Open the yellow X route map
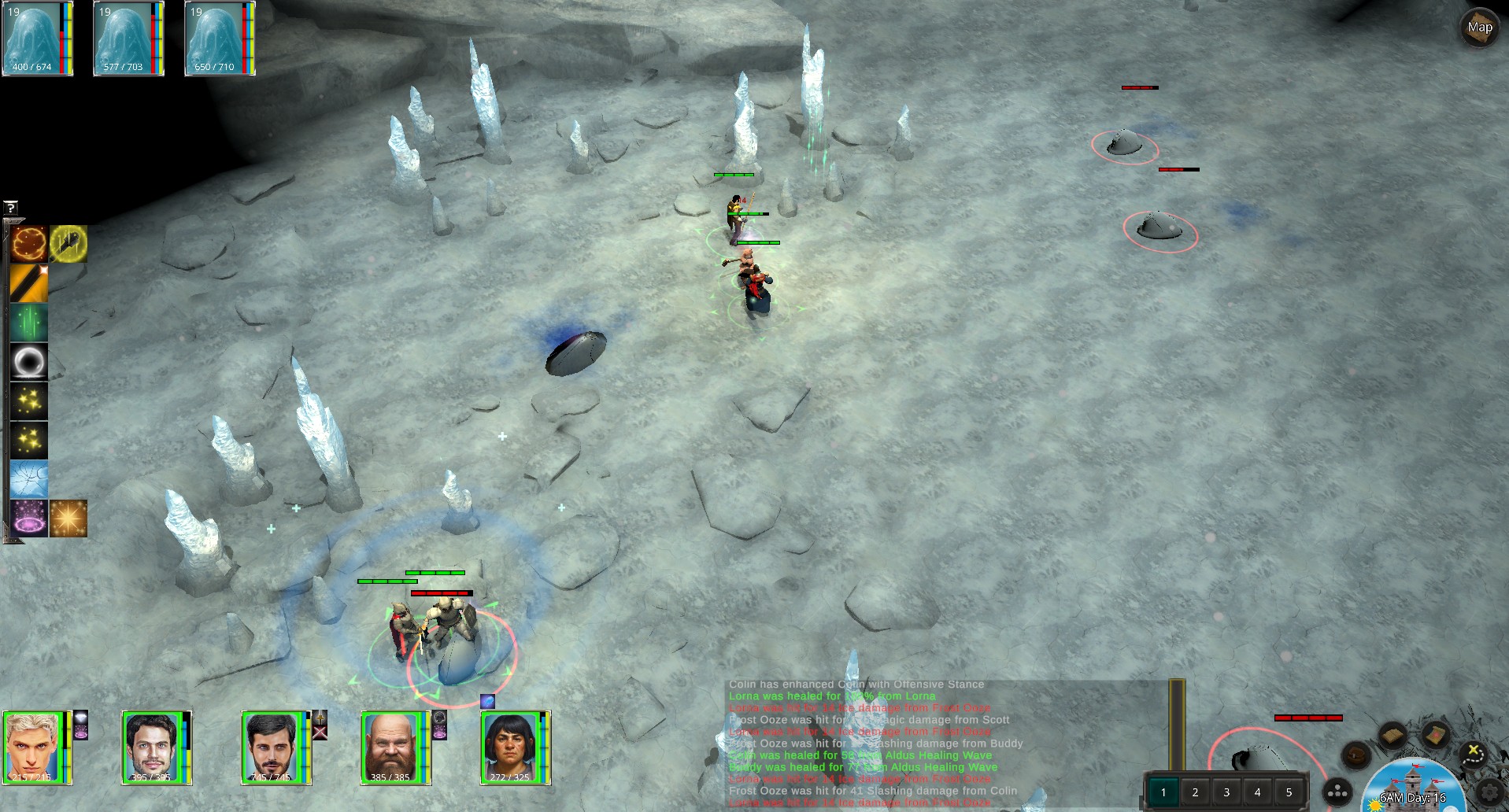The image size is (1509, 812). tap(1473, 753)
